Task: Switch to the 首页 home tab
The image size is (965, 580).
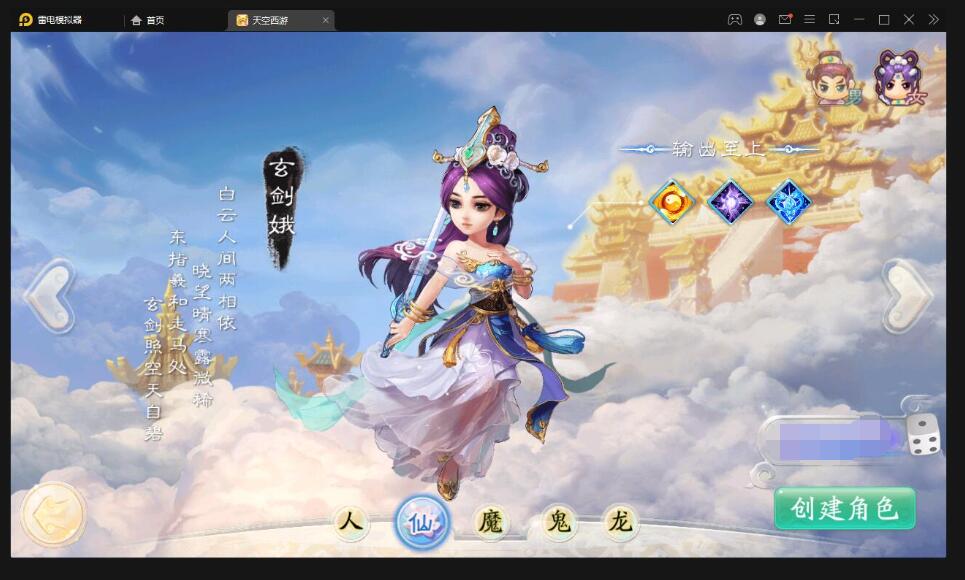Action: click(x=148, y=20)
